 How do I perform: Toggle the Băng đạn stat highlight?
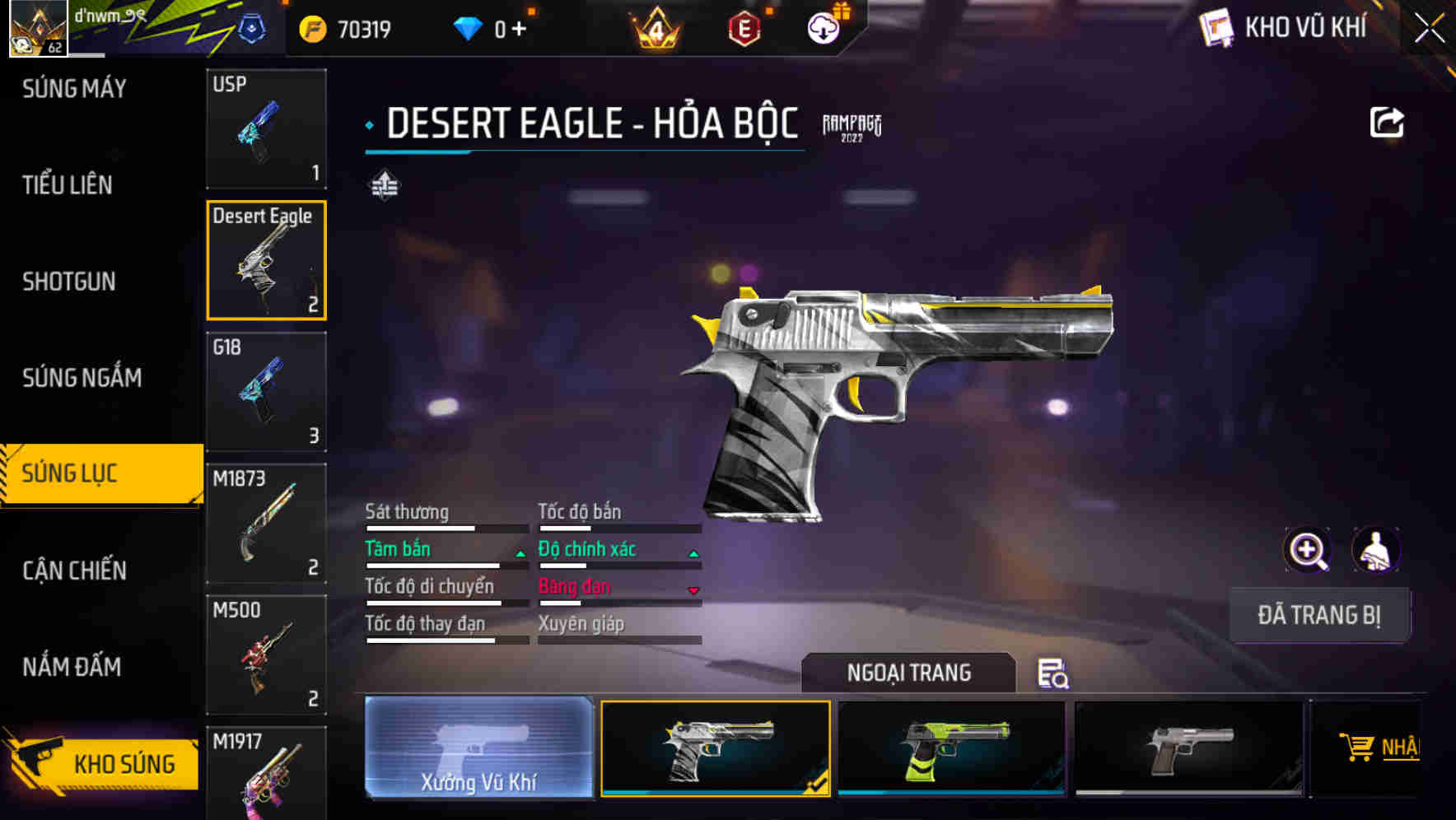pos(573,586)
